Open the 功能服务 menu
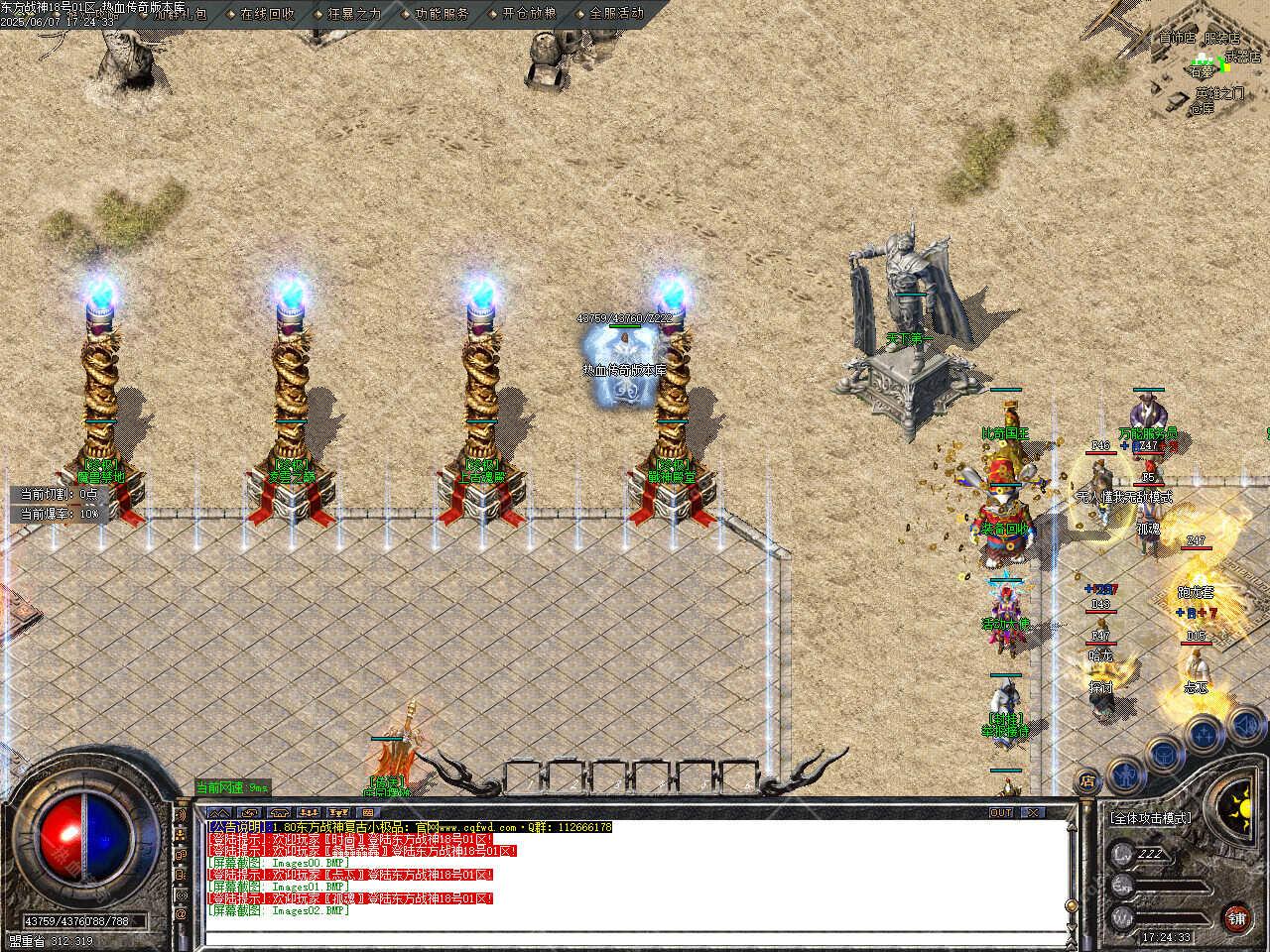Screen dimensions: 1270x952 point(441,14)
